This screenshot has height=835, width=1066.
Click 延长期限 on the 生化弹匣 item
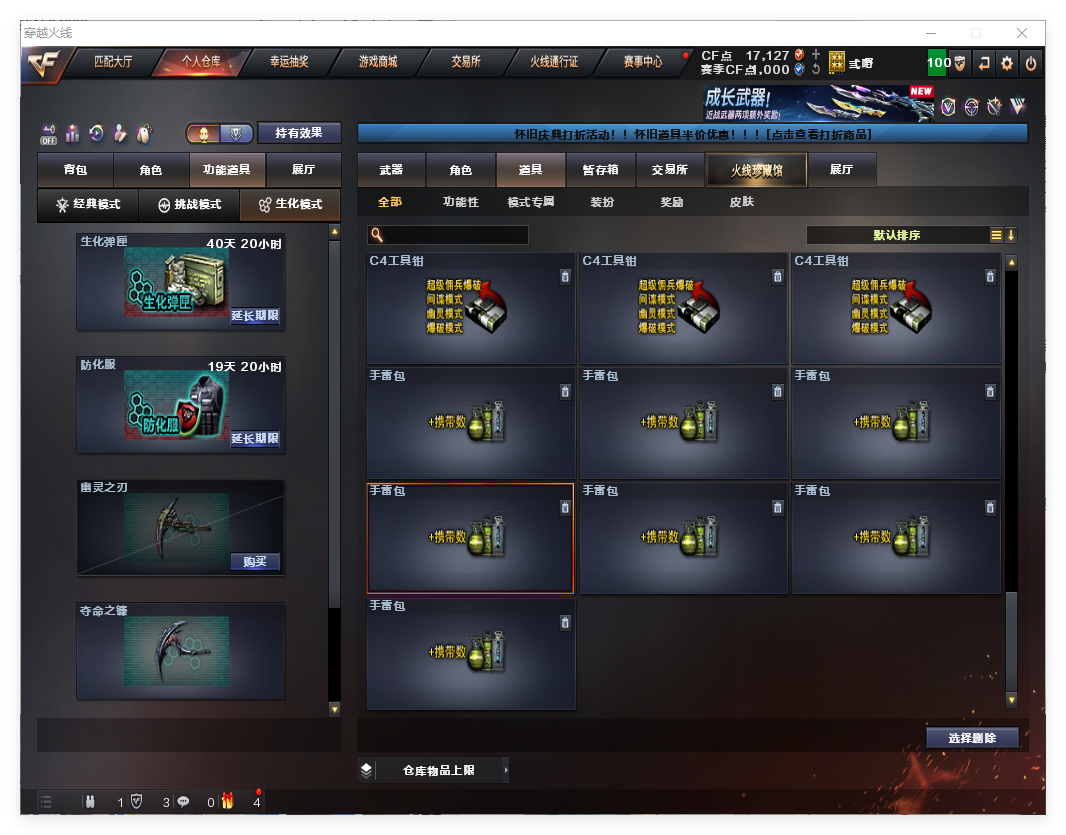[255, 316]
